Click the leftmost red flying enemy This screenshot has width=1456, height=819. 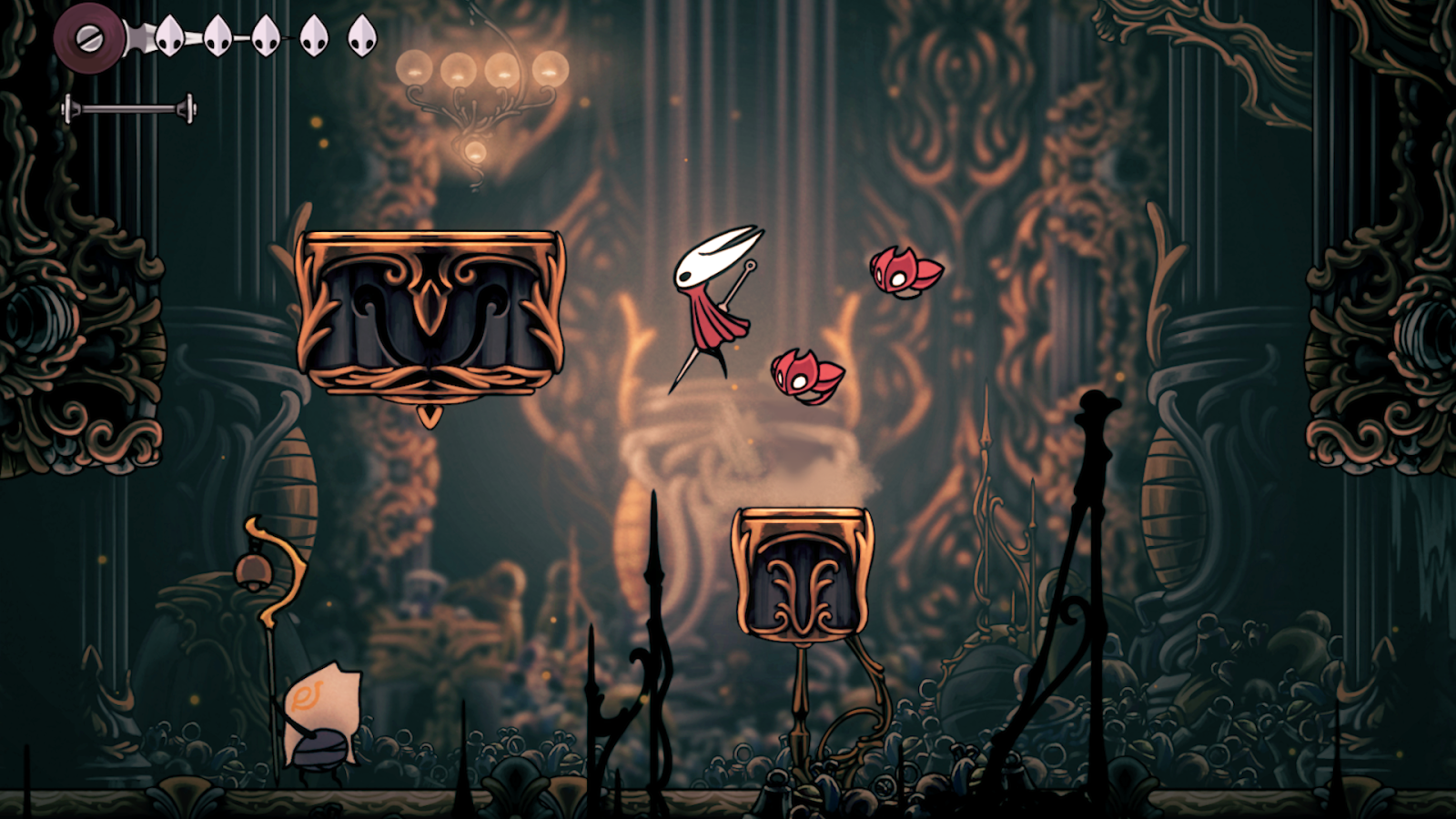(805, 373)
